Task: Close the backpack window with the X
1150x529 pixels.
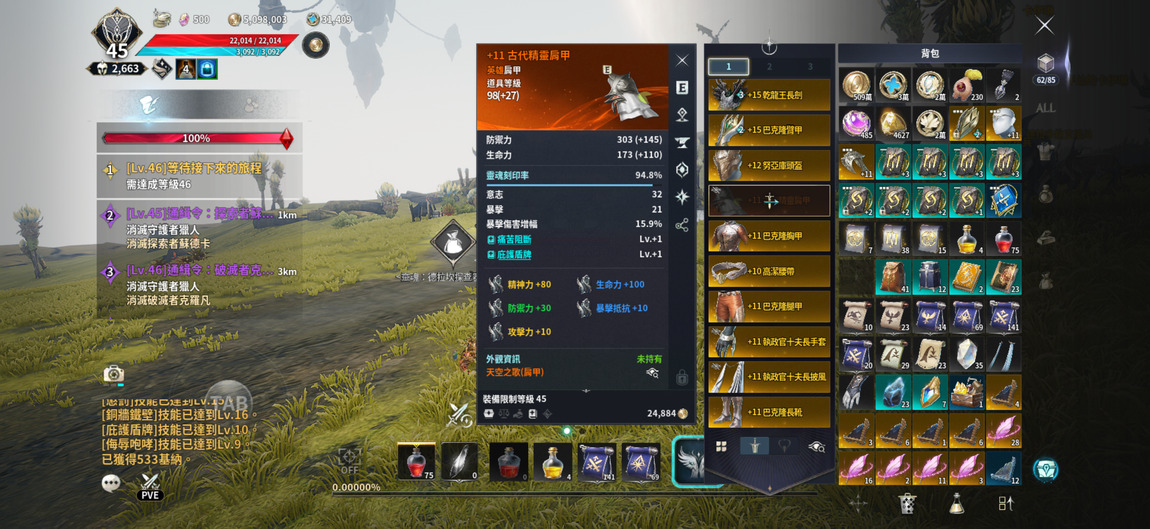Action: (1044, 25)
